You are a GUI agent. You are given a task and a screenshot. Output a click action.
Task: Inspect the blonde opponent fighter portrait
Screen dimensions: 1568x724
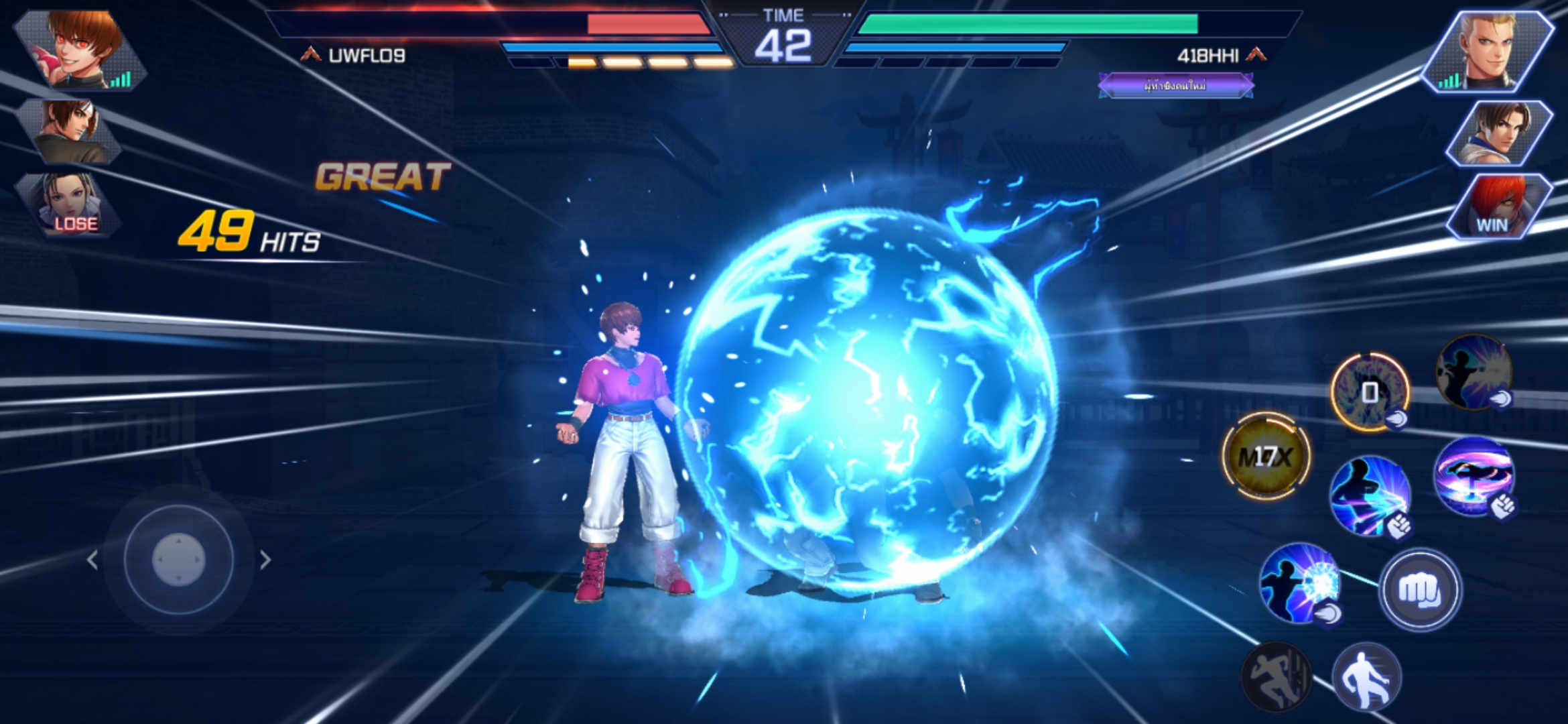[x=1489, y=51]
